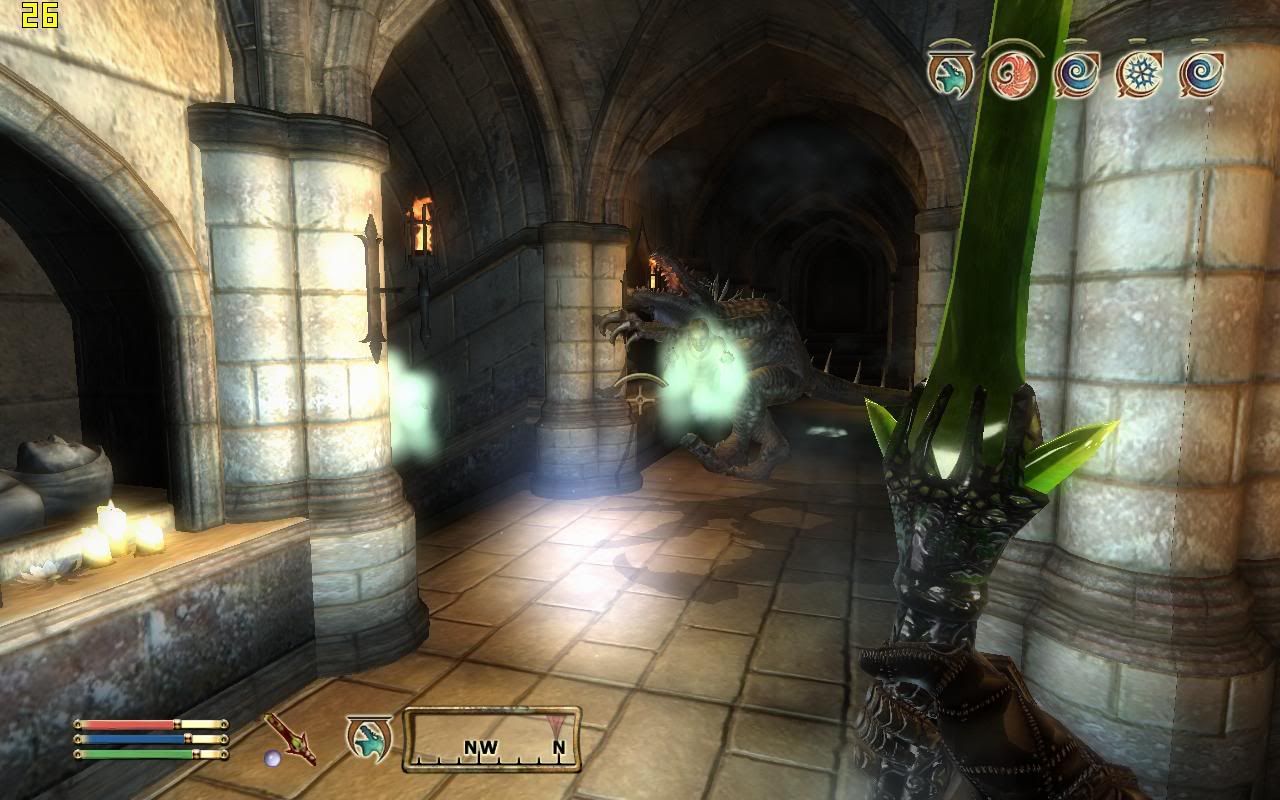Click the dragon-head spell icon beside the compass
Viewport: 1280px width, 800px height.
pos(368,738)
